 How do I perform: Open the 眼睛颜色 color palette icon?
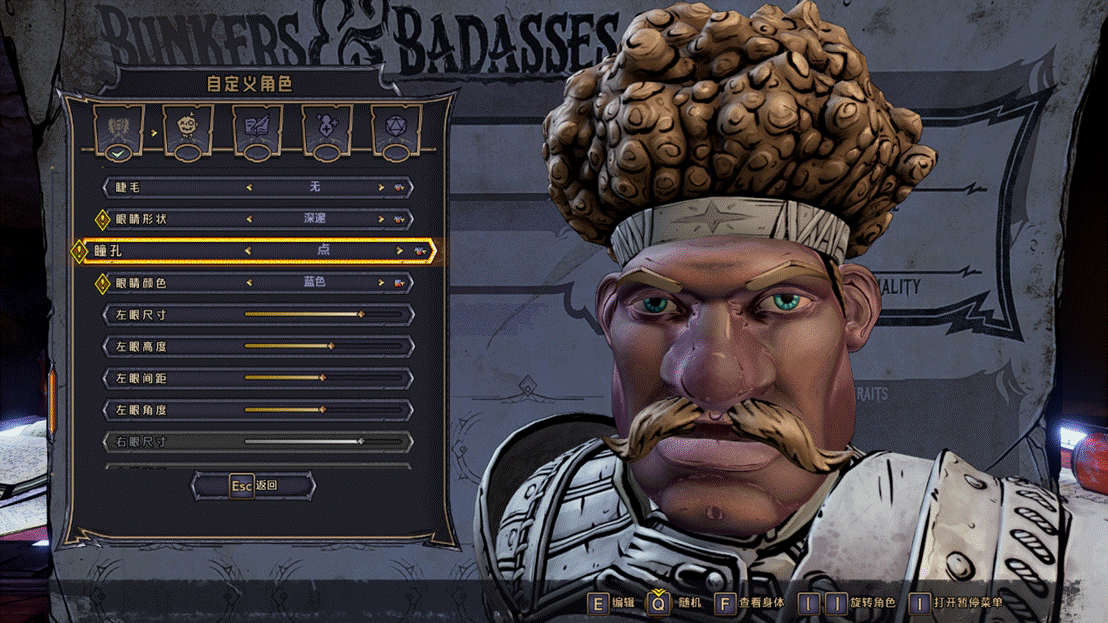400,283
